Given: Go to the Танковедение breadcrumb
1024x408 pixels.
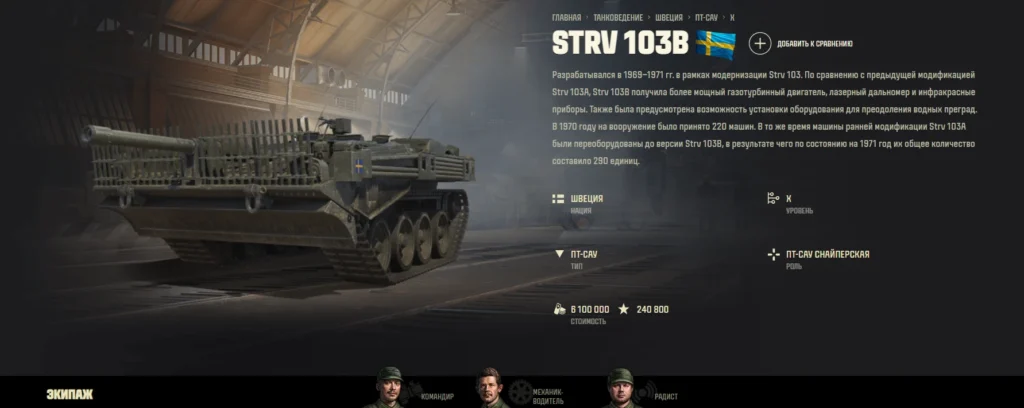Looking at the screenshot, I should click(617, 17).
